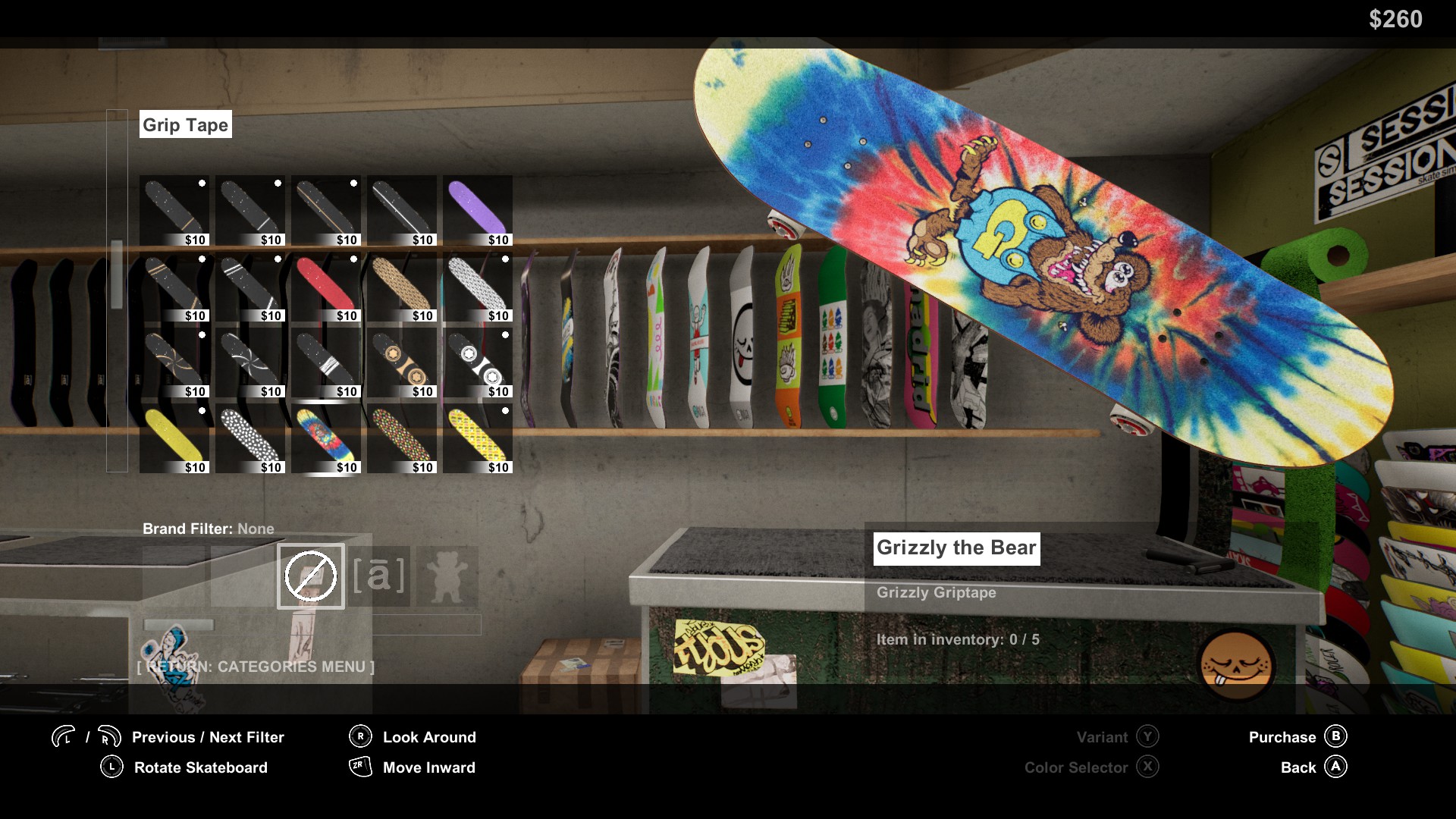Filter by the Grizzly bear brand

pyautogui.click(x=447, y=576)
